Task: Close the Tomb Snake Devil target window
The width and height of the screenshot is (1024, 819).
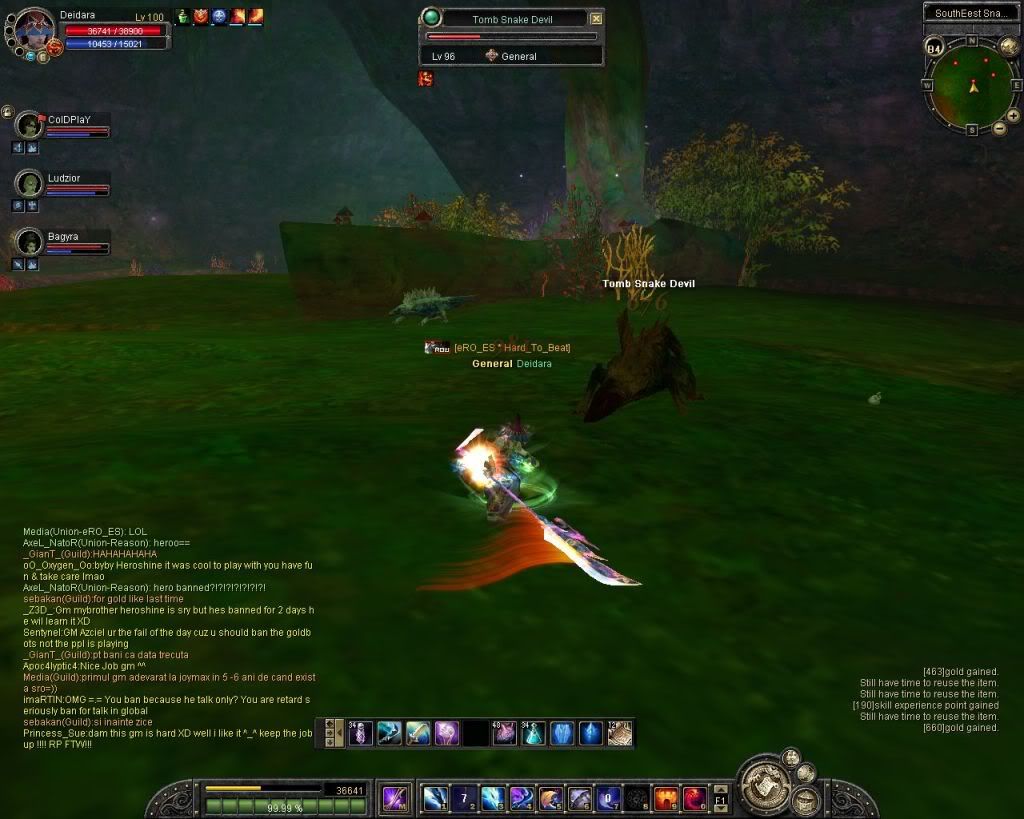Action: click(596, 18)
